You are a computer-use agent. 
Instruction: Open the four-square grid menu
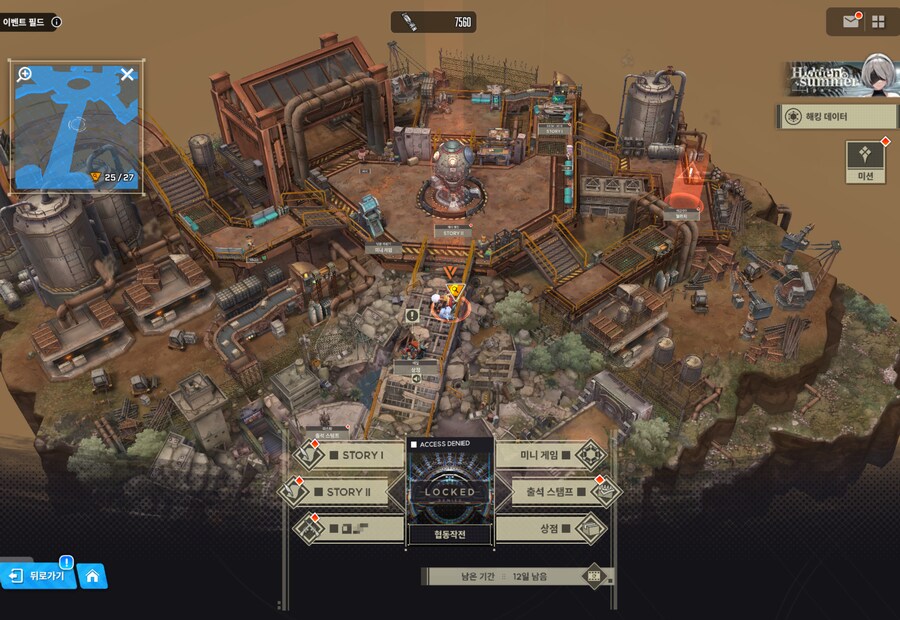click(x=878, y=21)
